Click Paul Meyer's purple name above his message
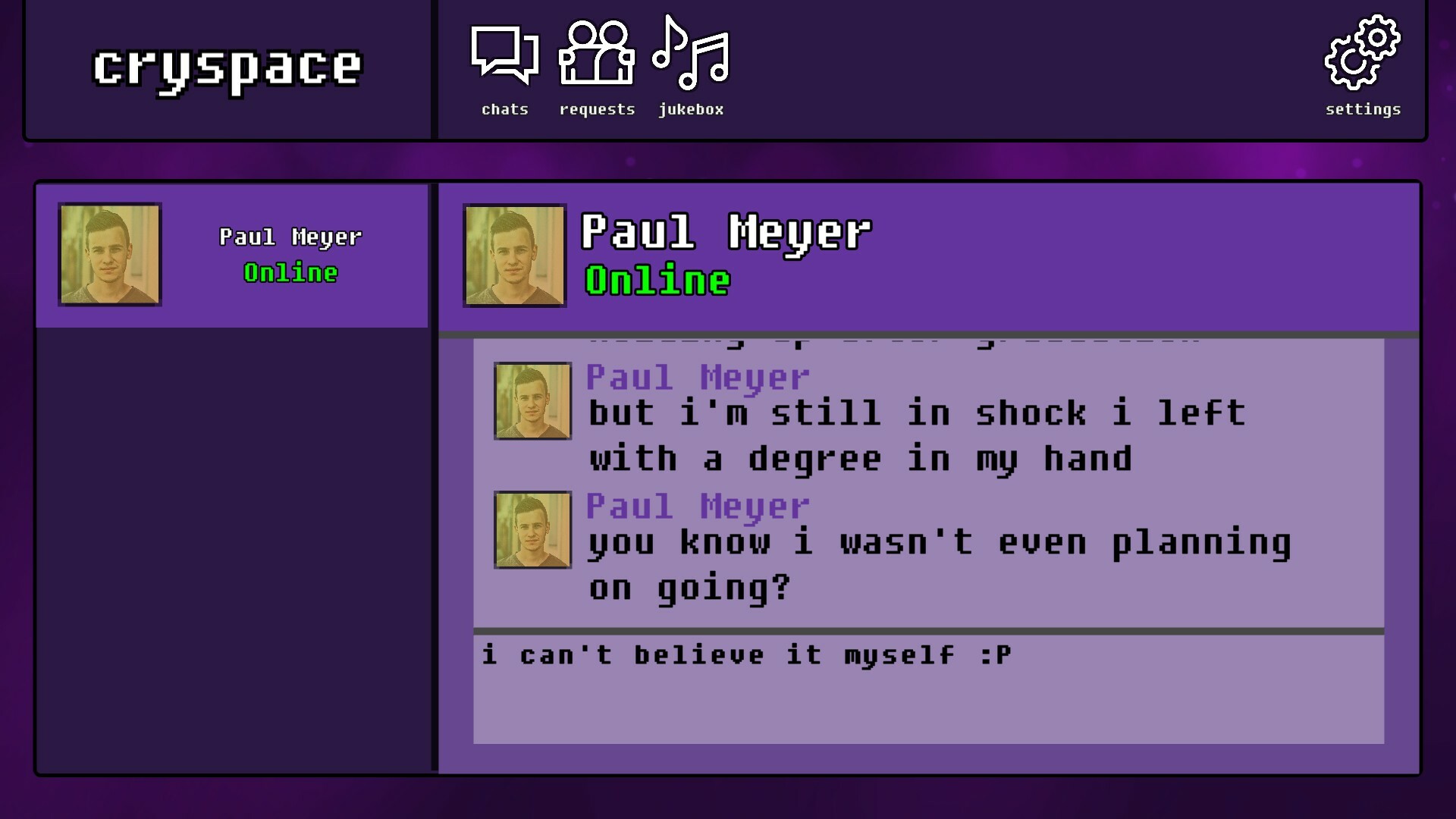This screenshot has height=819, width=1456. click(x=698, y=506)
